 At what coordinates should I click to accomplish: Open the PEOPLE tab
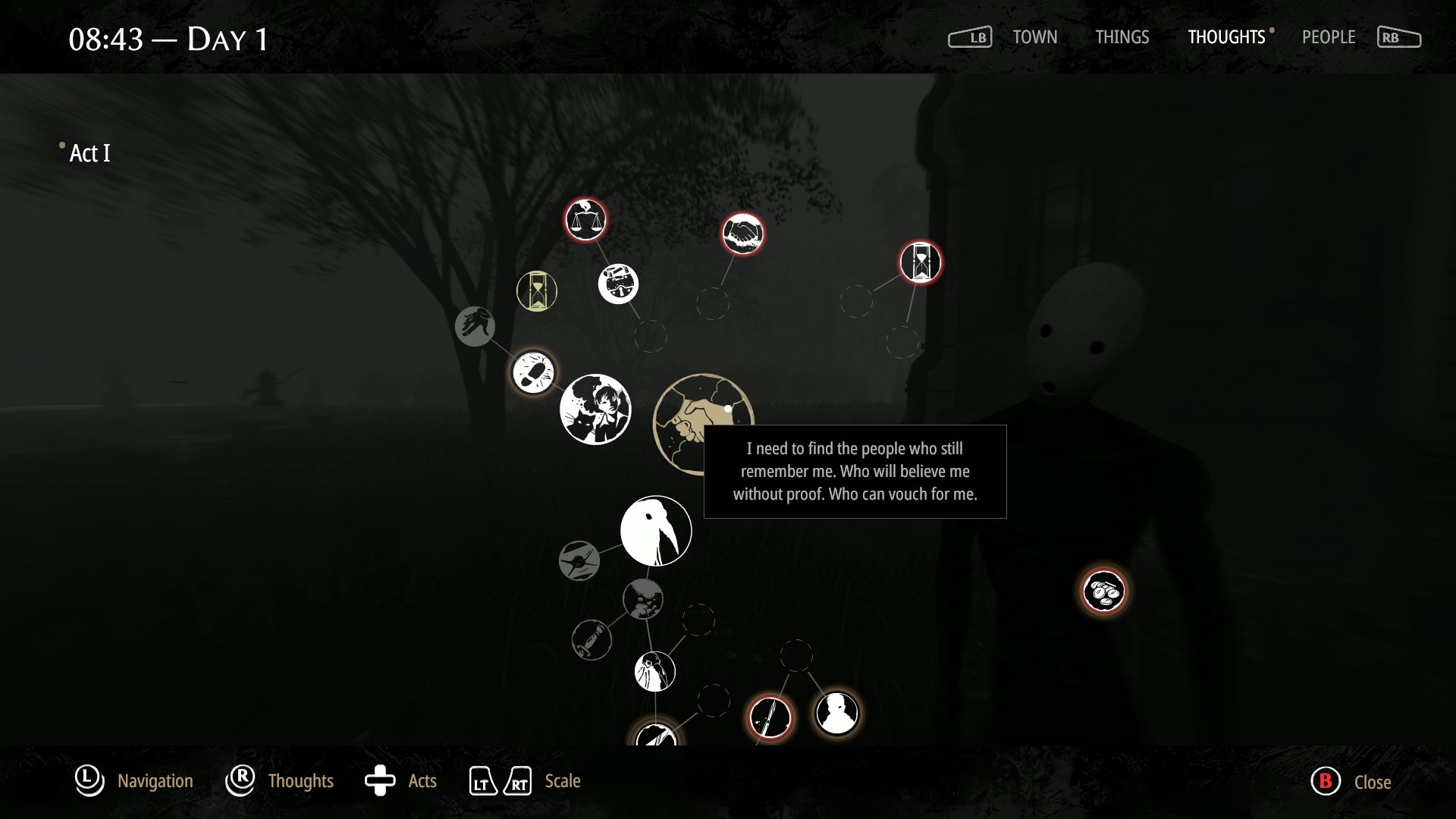(1329, 37)
